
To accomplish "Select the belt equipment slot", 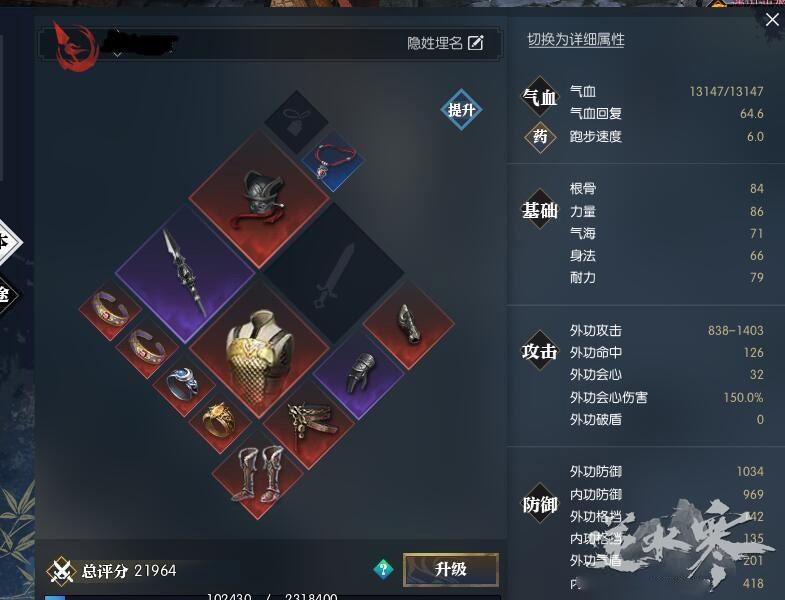I will 308,421.
